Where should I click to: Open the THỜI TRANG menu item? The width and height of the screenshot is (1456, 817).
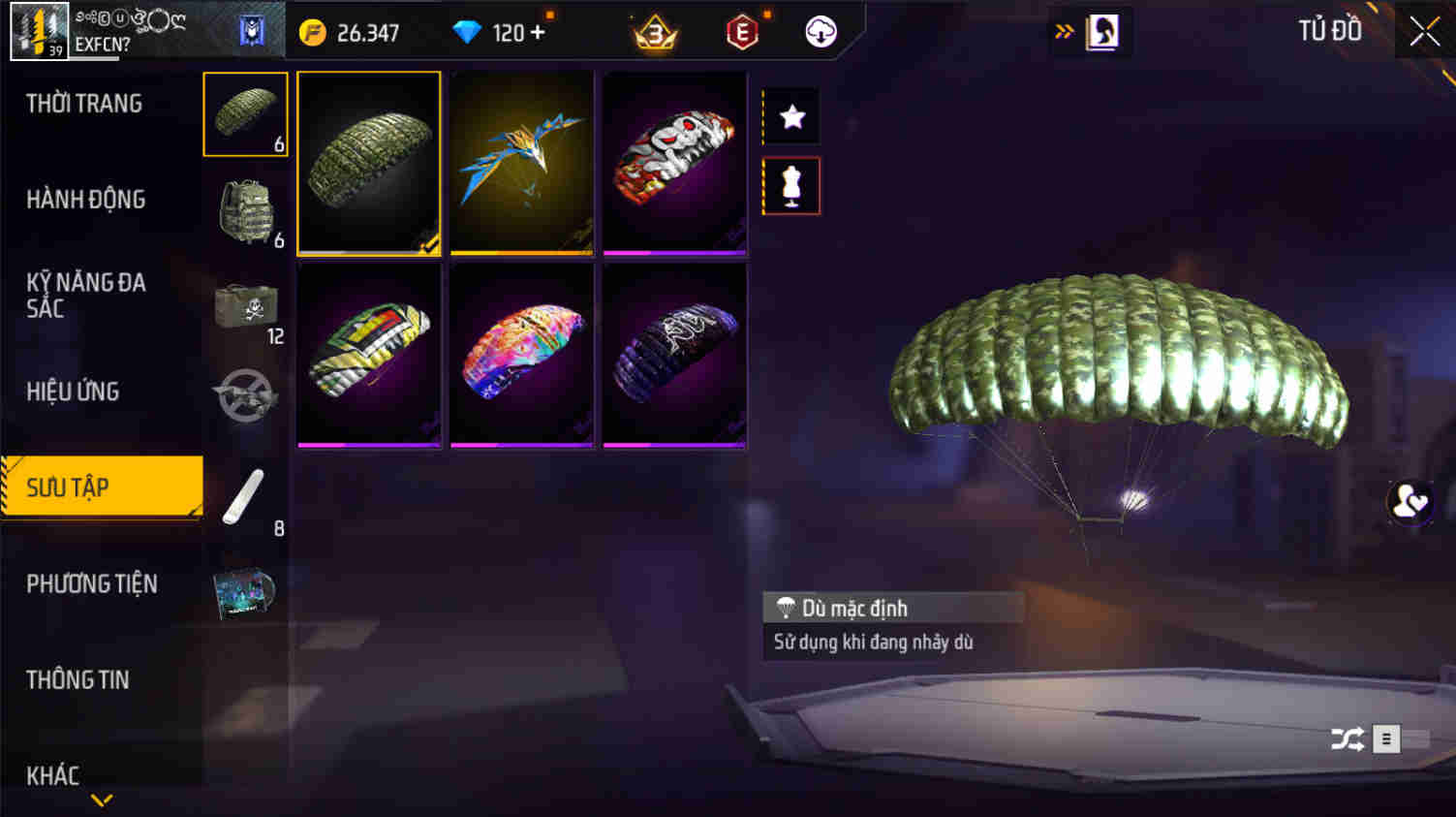pos(83,103)
